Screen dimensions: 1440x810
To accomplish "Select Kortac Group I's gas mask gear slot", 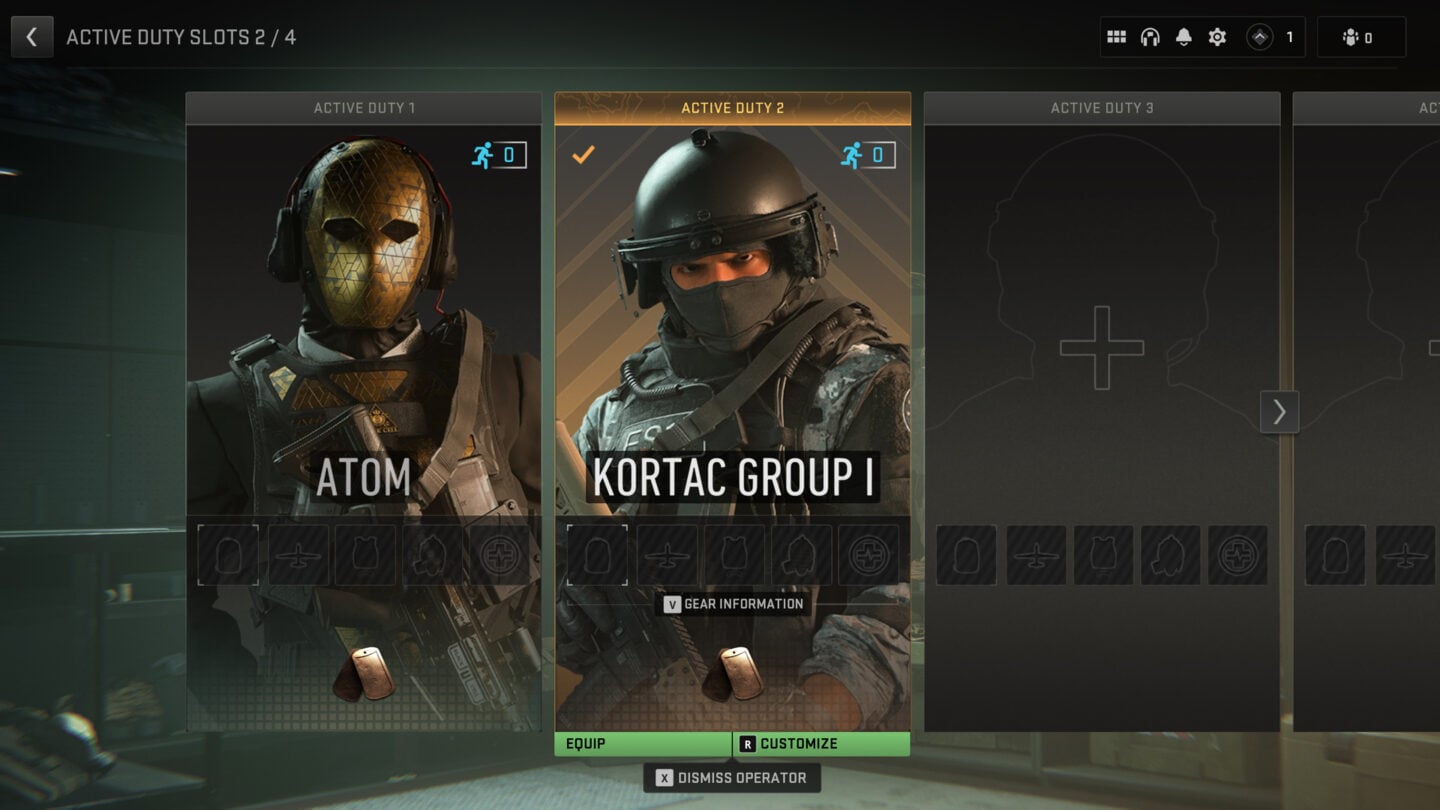I will pos(804,554).
